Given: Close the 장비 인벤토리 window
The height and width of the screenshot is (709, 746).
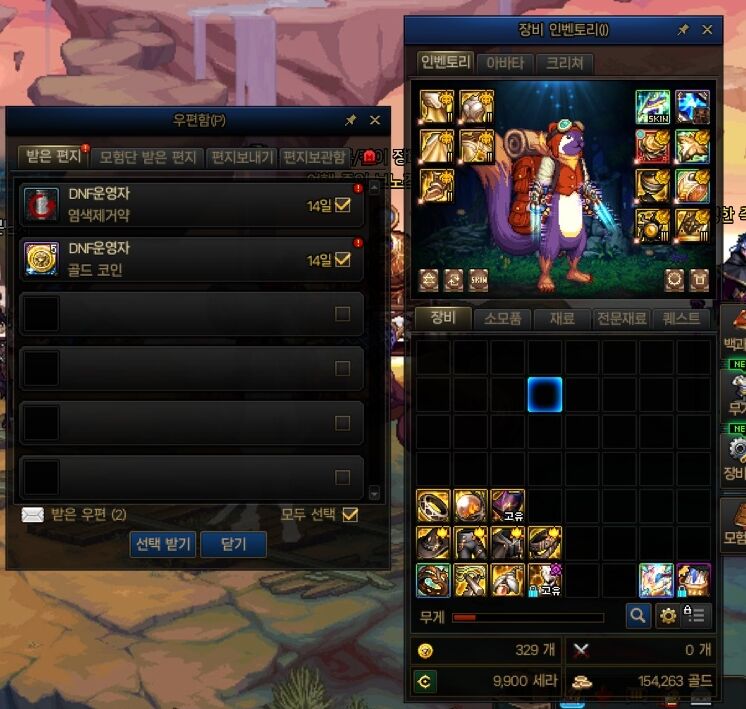Looking at the screenshot, I should [707, 30].
